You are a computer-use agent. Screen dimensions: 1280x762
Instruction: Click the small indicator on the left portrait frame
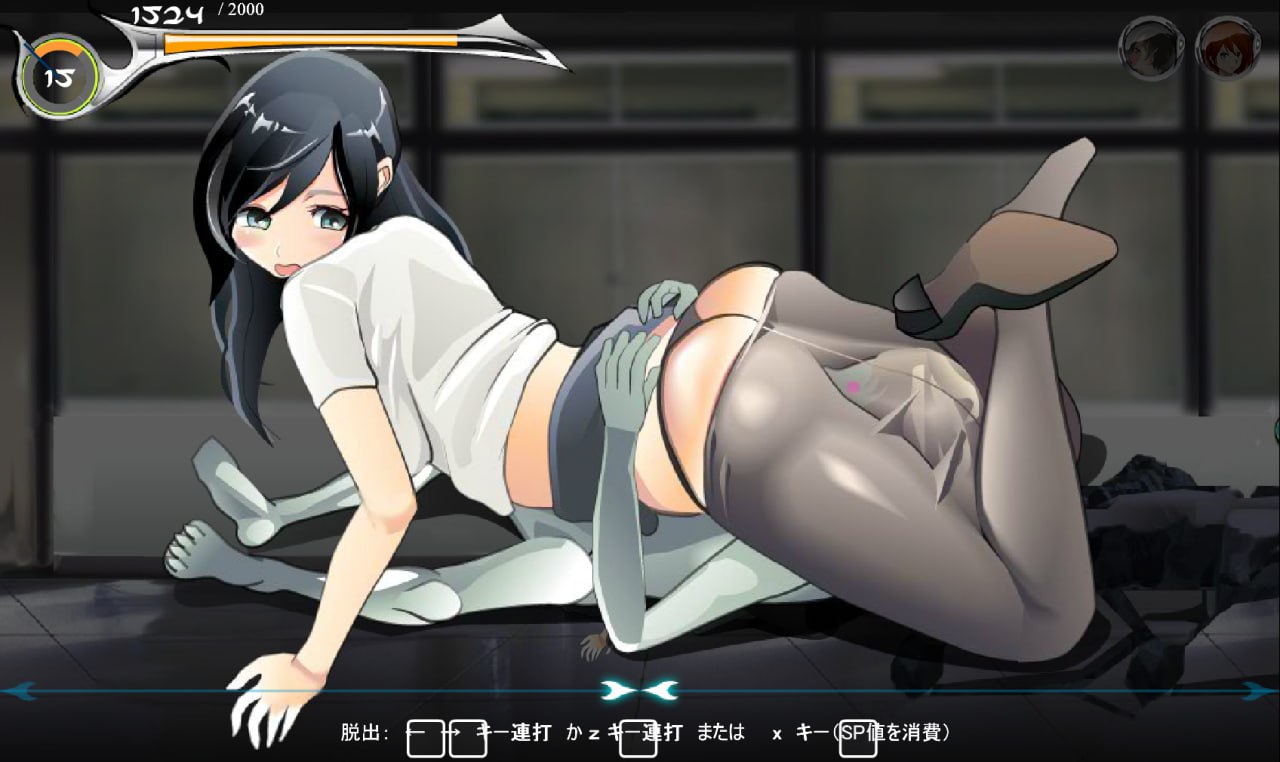1182,42
